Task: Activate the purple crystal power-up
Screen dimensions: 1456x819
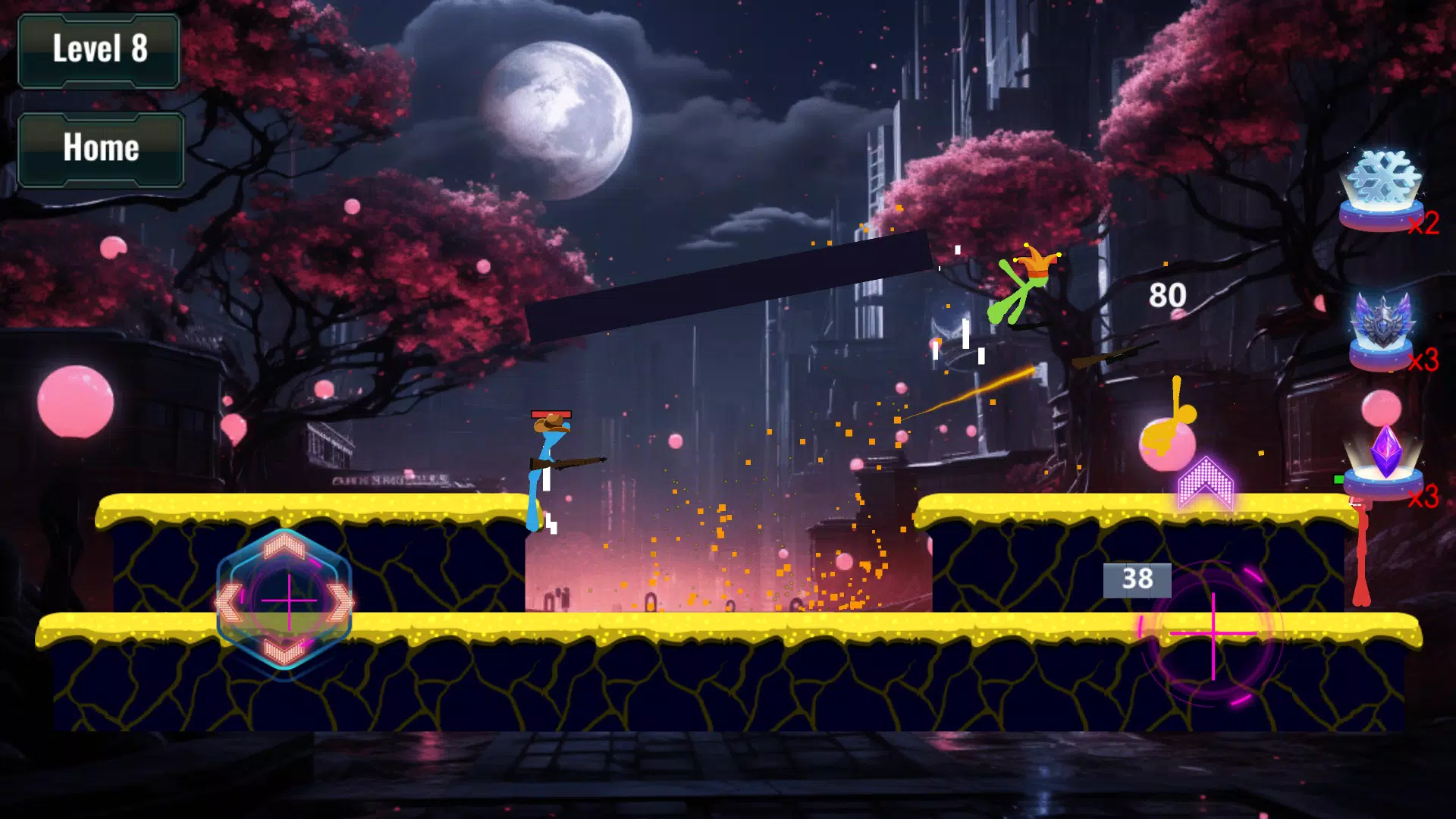Action: coord(1385,461)
